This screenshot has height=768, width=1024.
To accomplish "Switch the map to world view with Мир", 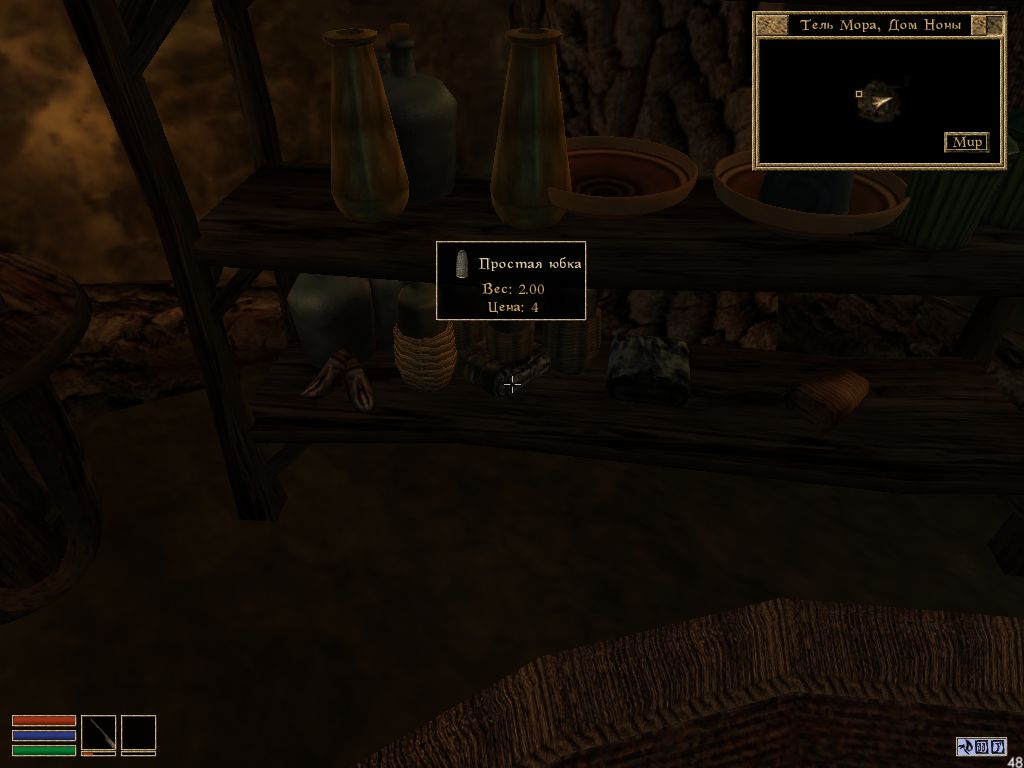I will coord(966,142).
